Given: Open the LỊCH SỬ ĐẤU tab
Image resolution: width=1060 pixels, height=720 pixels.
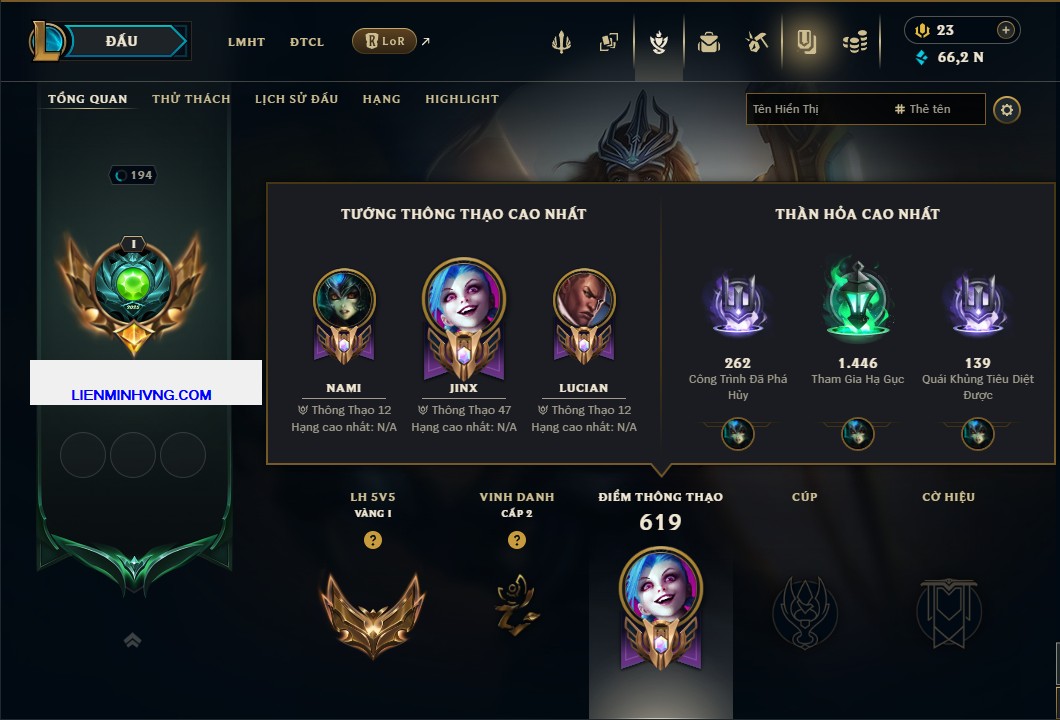Looking at the screenshot, I should pos(296,99).
